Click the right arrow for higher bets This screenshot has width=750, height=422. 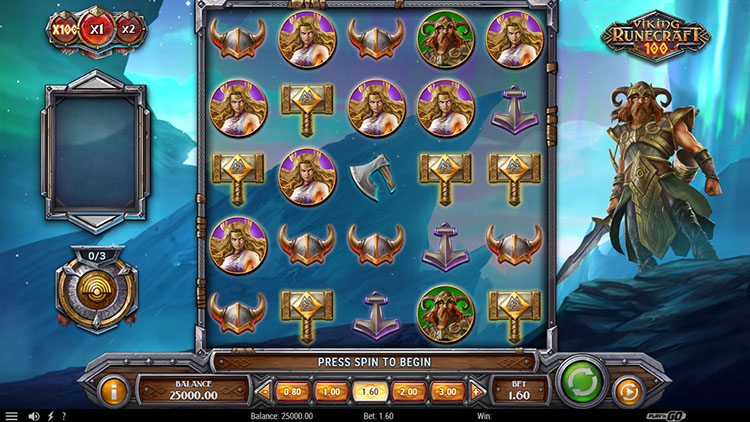pyautogui.click(x=476, y=391)
